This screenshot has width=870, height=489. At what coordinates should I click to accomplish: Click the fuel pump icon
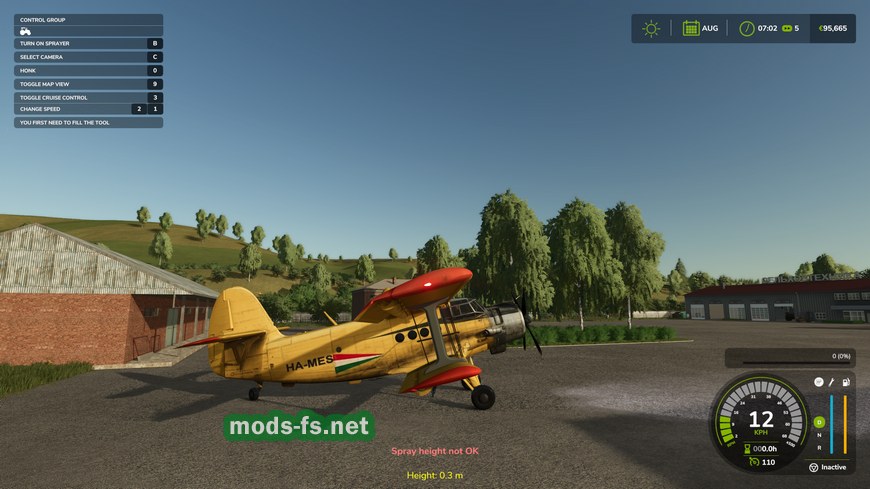845,382
